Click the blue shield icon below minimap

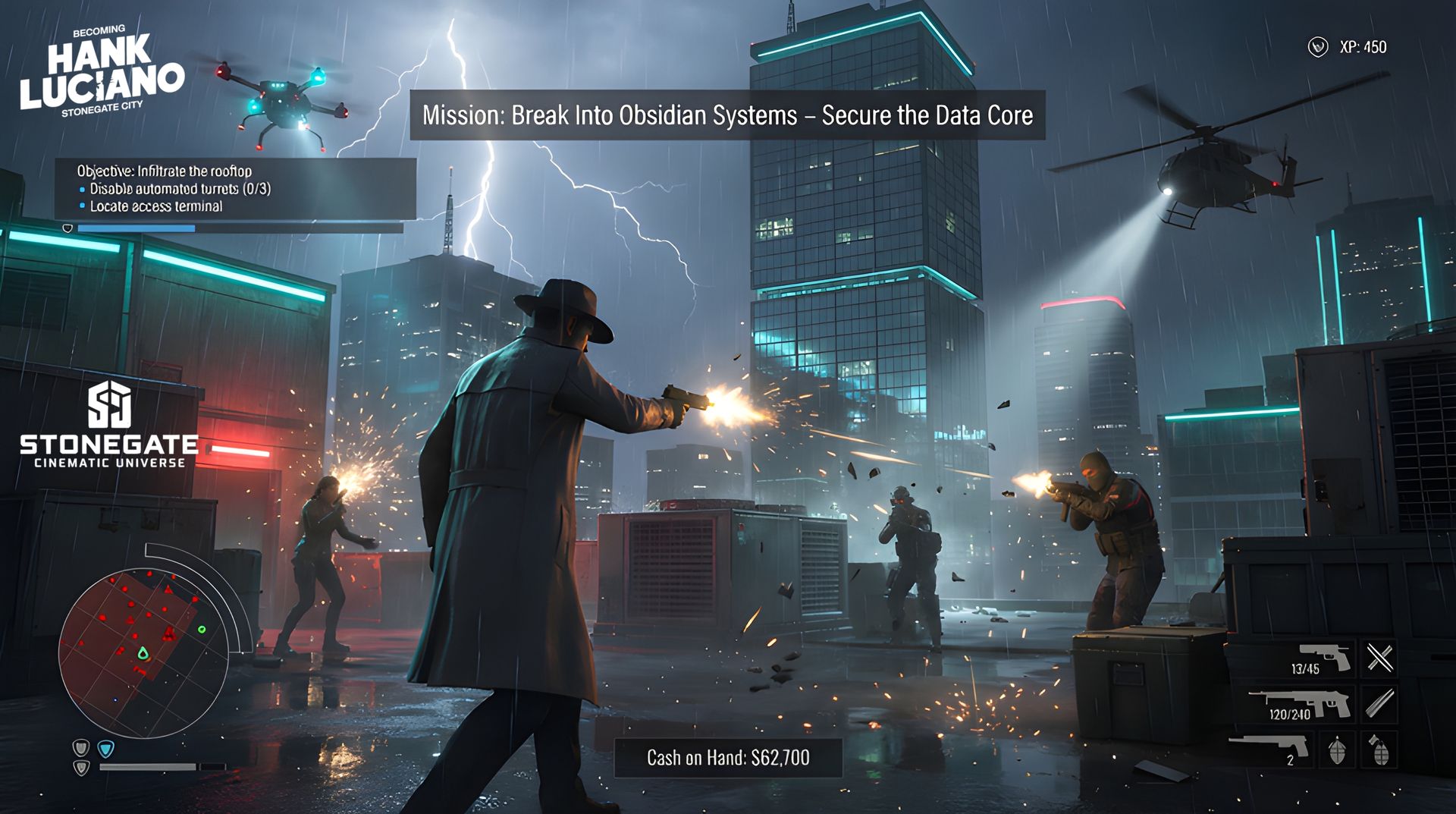click(x=106, y=750)
